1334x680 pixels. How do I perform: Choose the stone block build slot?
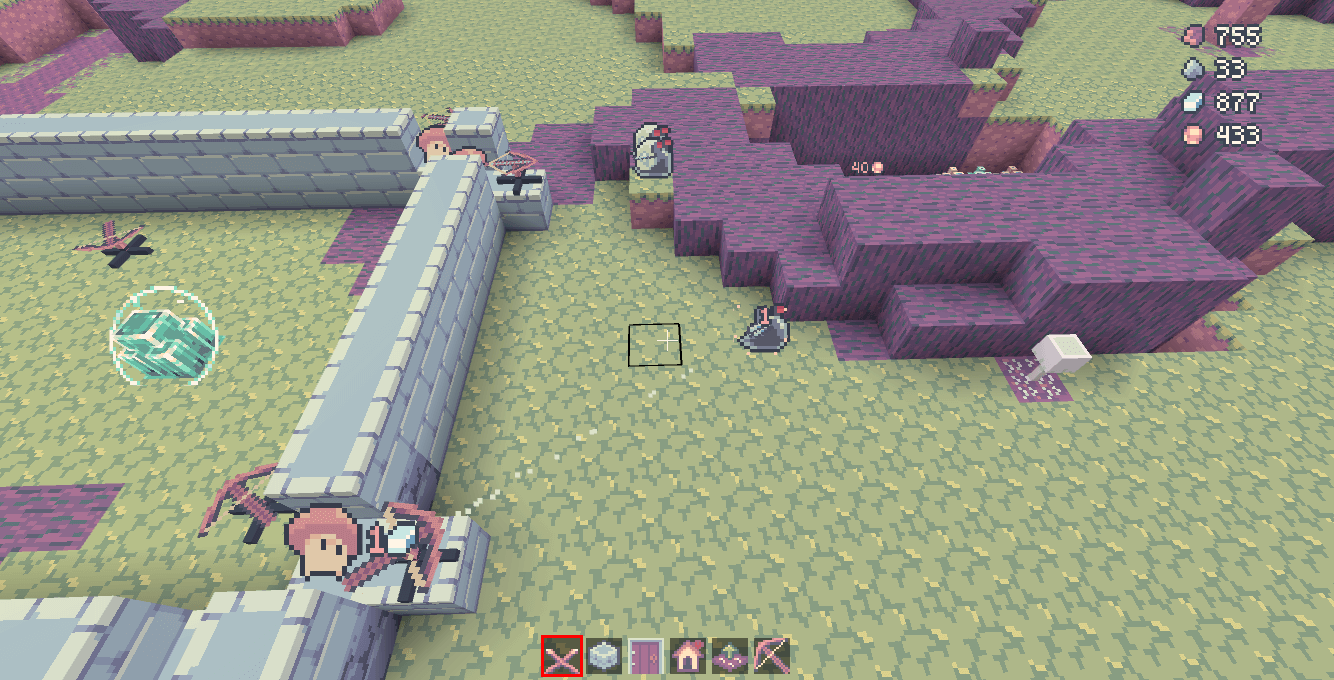click(603, 656)
